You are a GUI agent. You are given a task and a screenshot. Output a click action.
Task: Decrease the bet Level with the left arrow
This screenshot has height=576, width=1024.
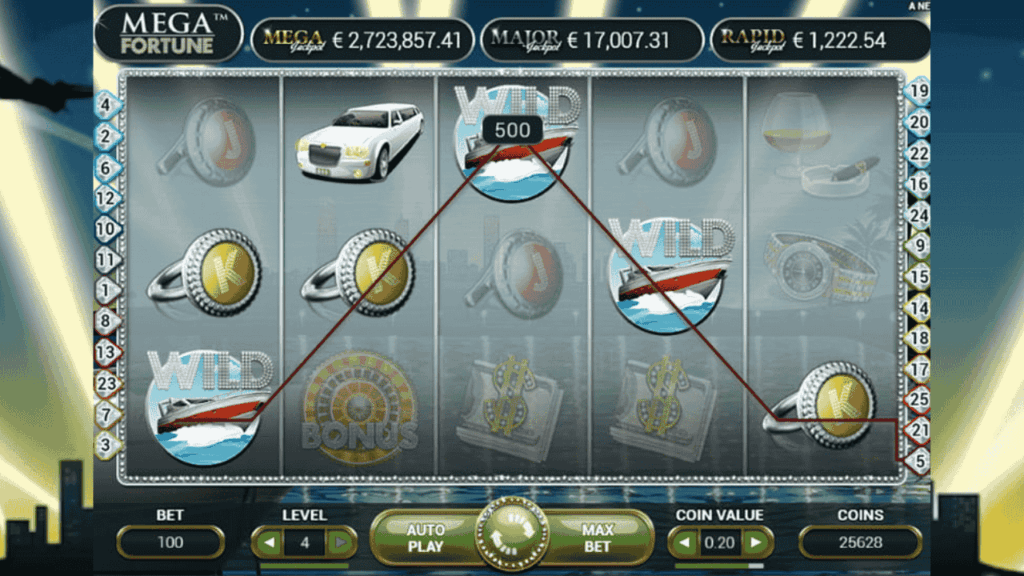pos(270,543)
